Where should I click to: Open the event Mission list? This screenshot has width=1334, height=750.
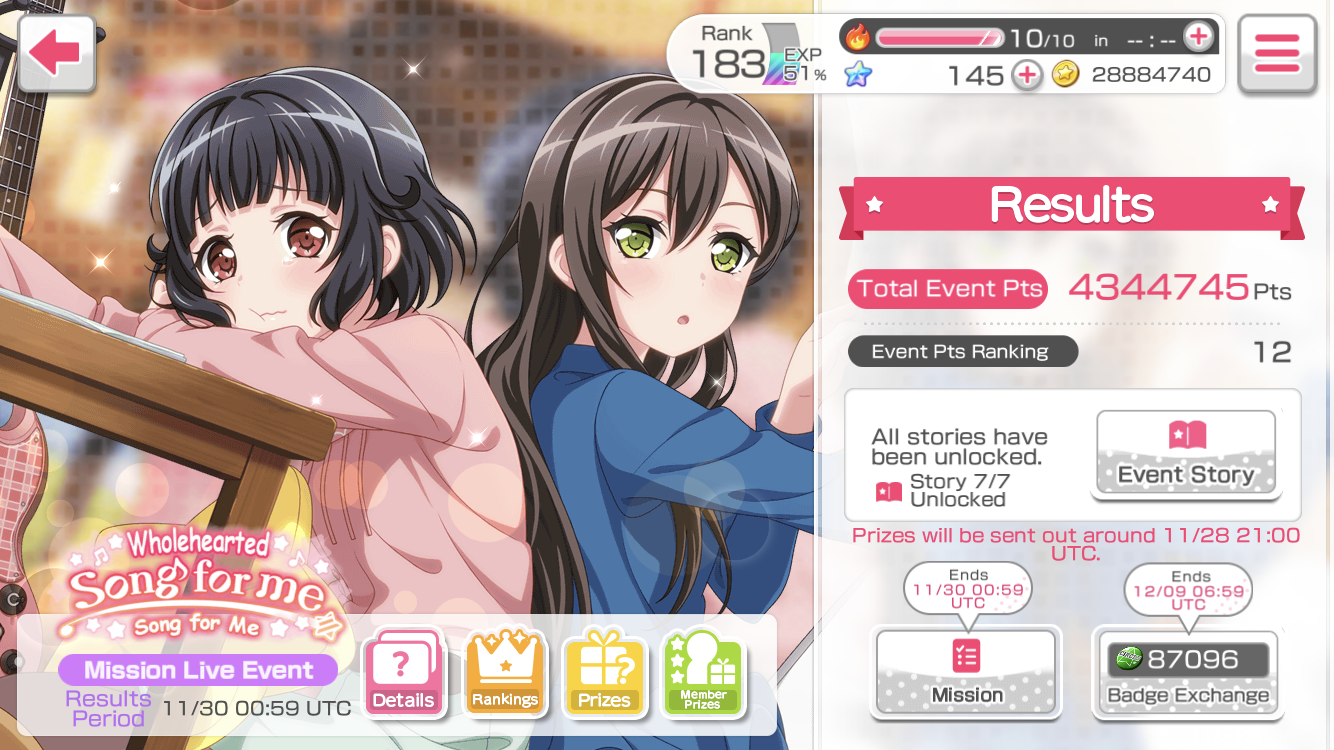click(966, 671)
